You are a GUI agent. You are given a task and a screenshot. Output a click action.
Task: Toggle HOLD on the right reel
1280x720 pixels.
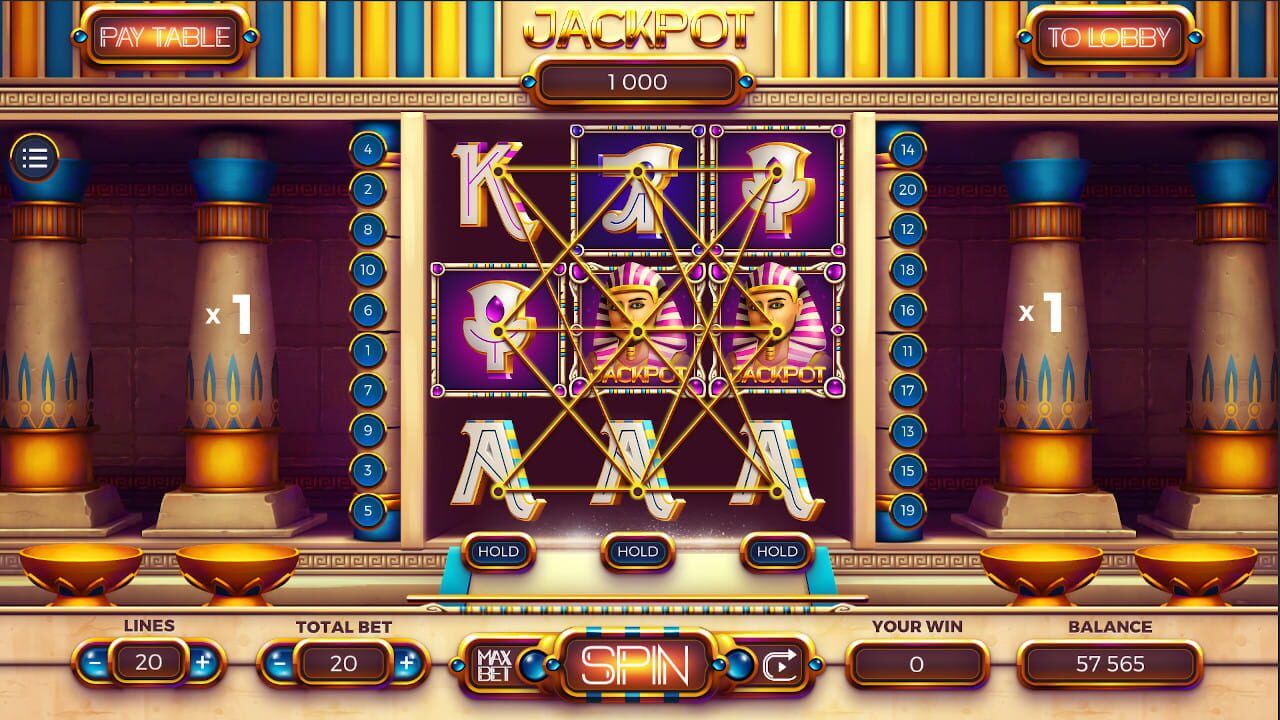(x=776, y=551)
